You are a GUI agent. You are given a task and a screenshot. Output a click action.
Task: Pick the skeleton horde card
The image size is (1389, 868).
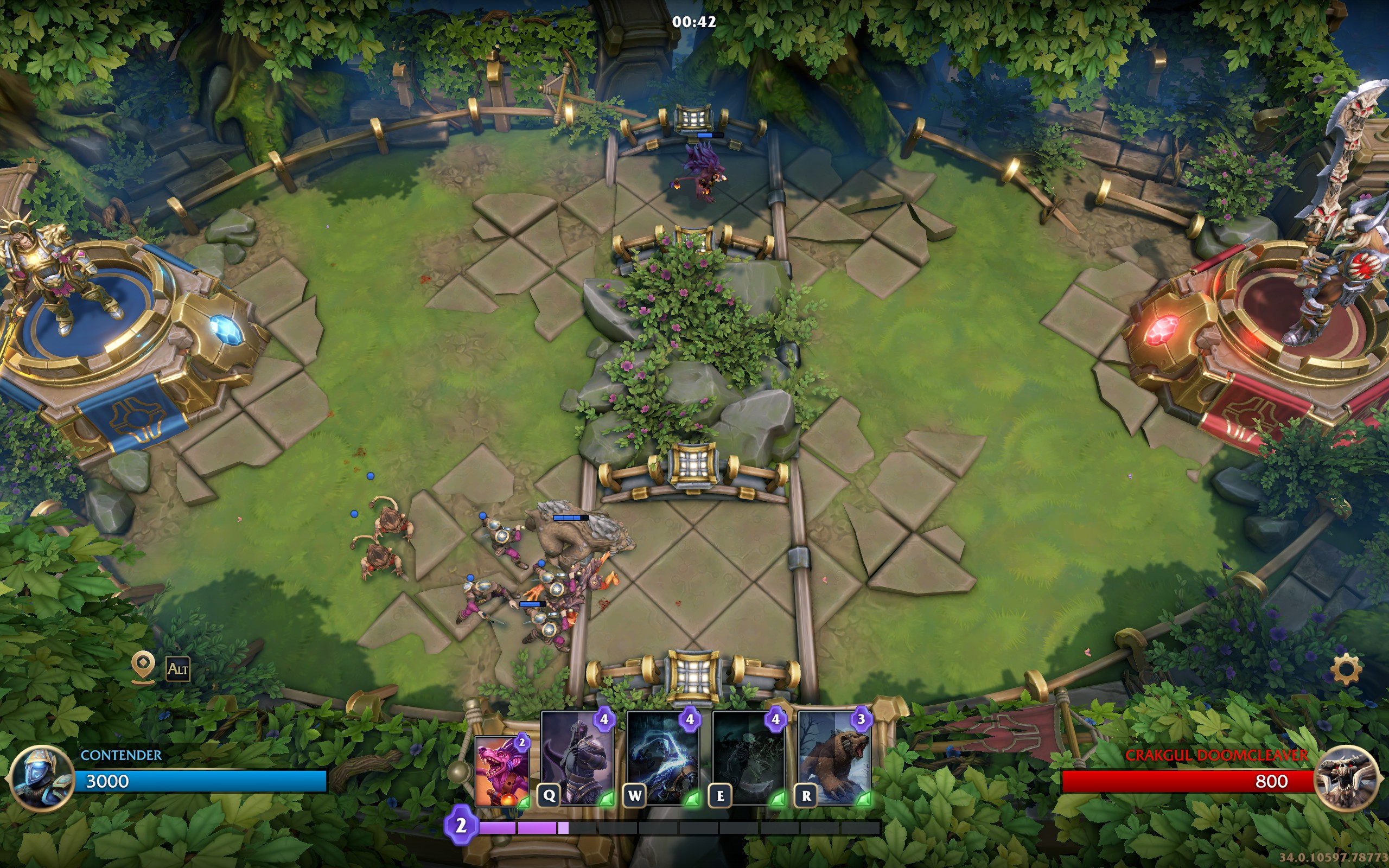click(x=748, y=757)
